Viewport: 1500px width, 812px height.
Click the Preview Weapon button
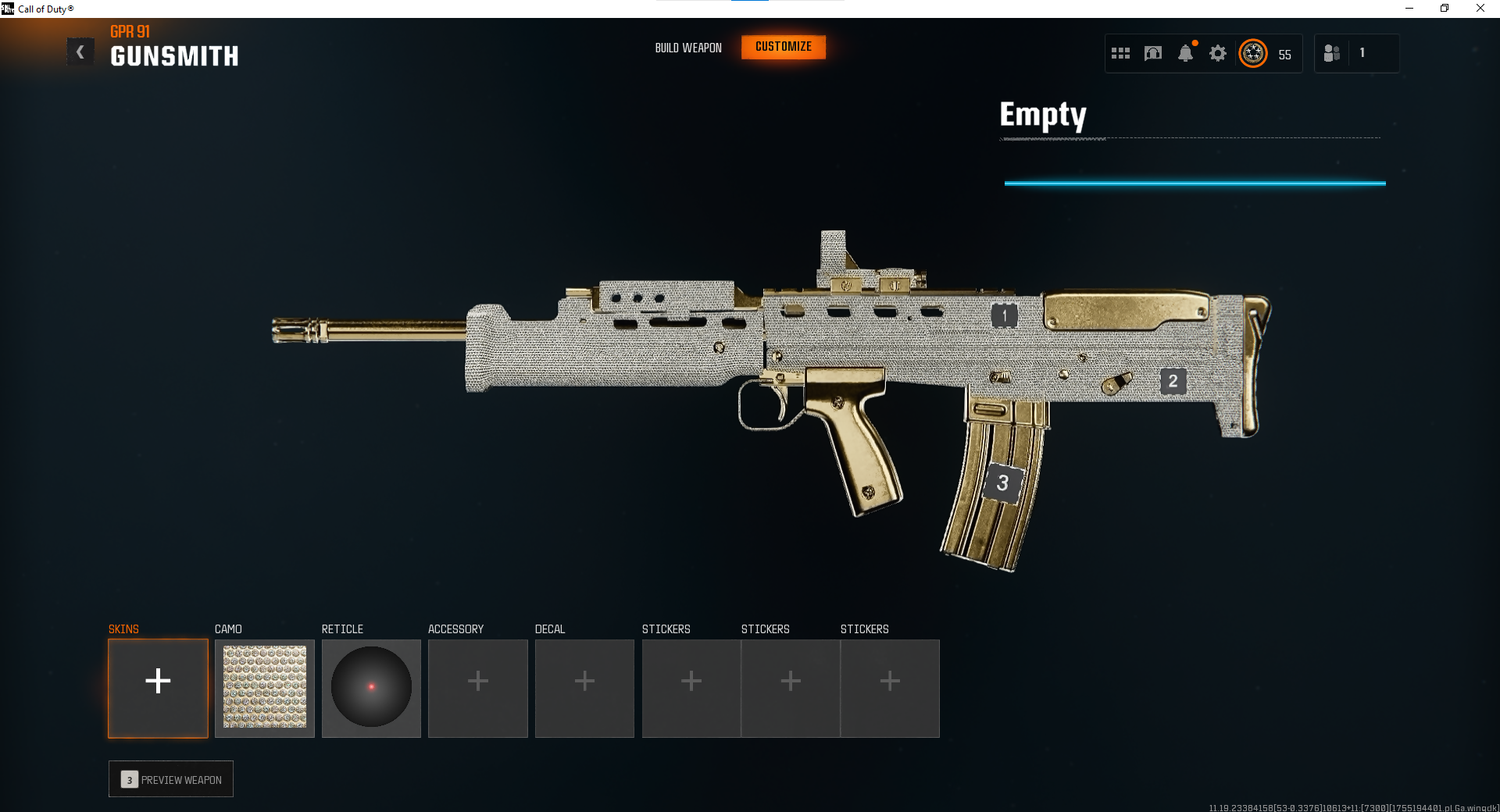[171, 779]
